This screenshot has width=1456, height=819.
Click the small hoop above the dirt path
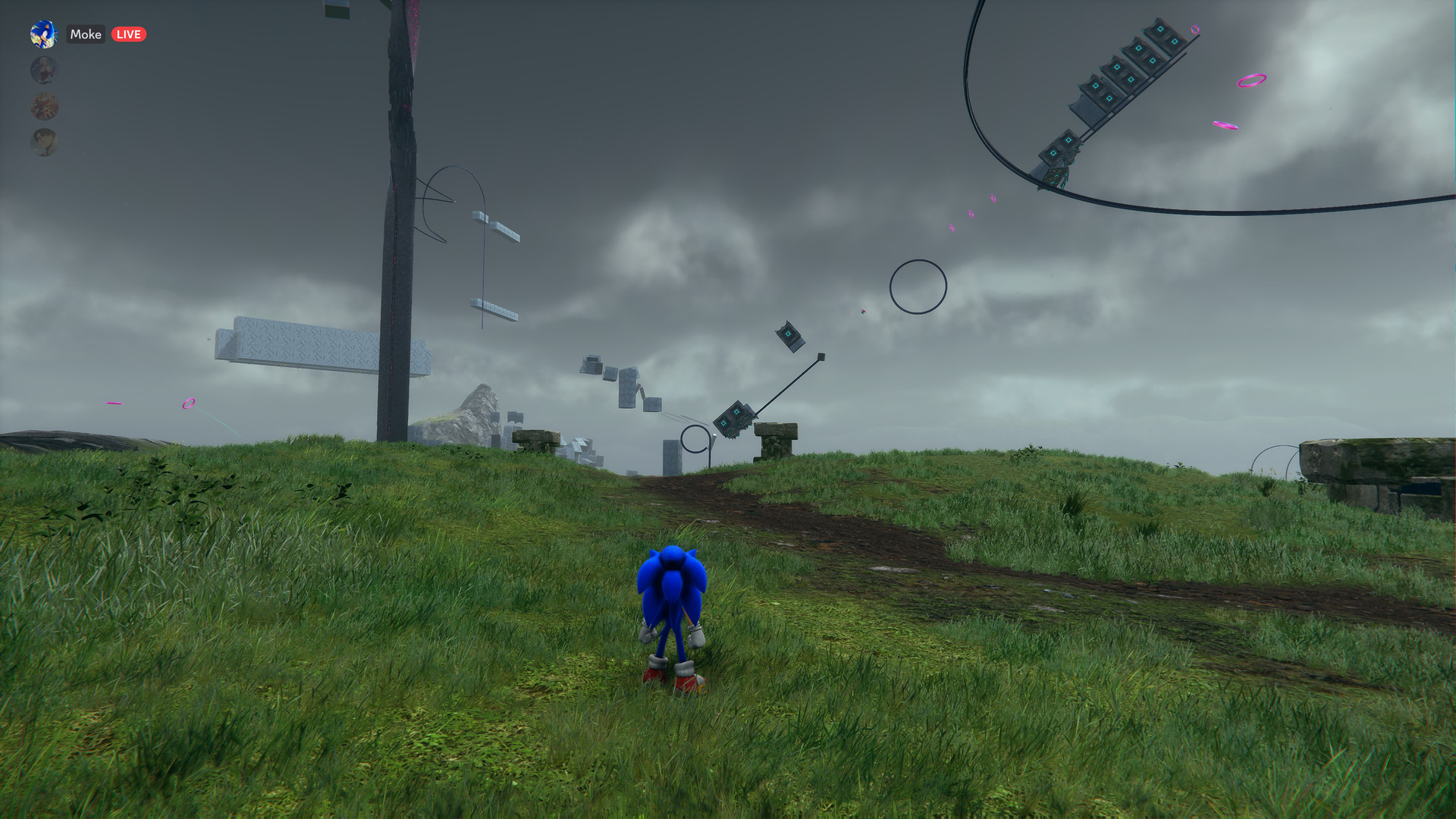point(694,438)
